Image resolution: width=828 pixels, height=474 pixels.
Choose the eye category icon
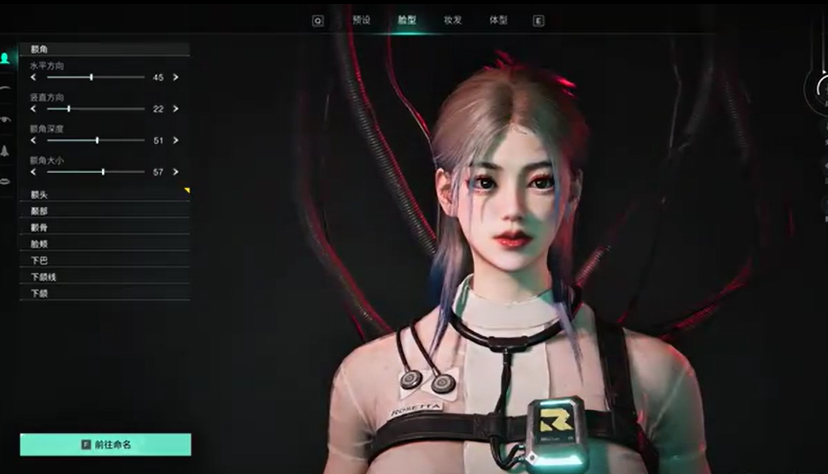pyautogui.click(x=6, y=119)
